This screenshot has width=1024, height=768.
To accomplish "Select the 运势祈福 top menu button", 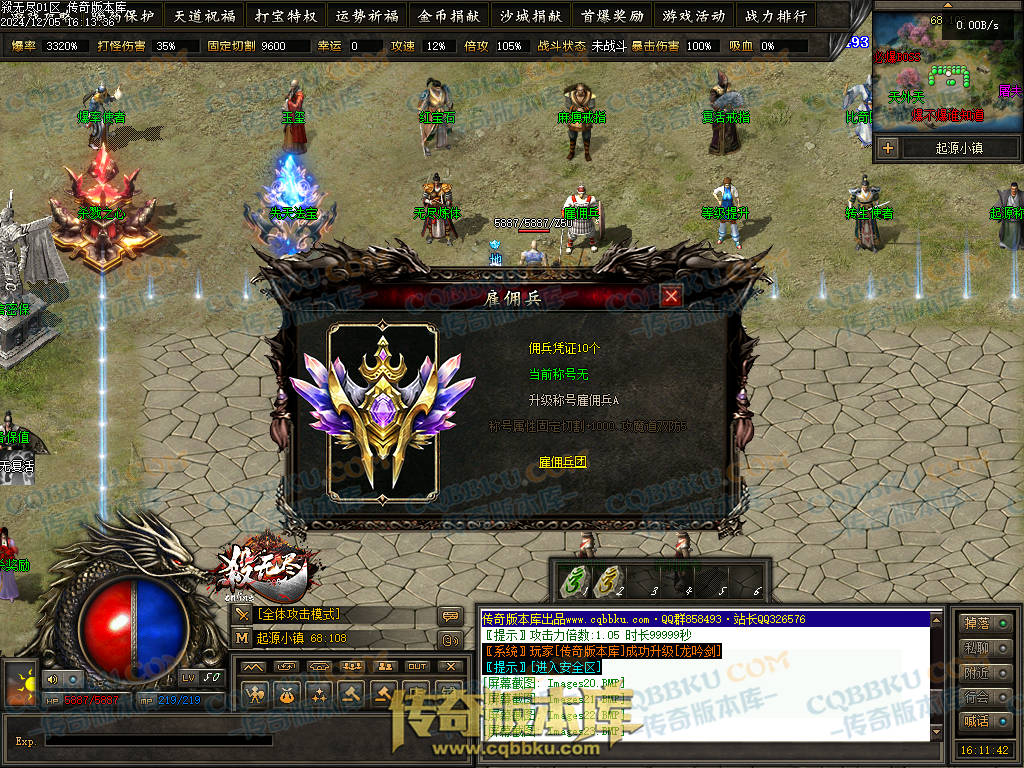I will coord(367,16).
